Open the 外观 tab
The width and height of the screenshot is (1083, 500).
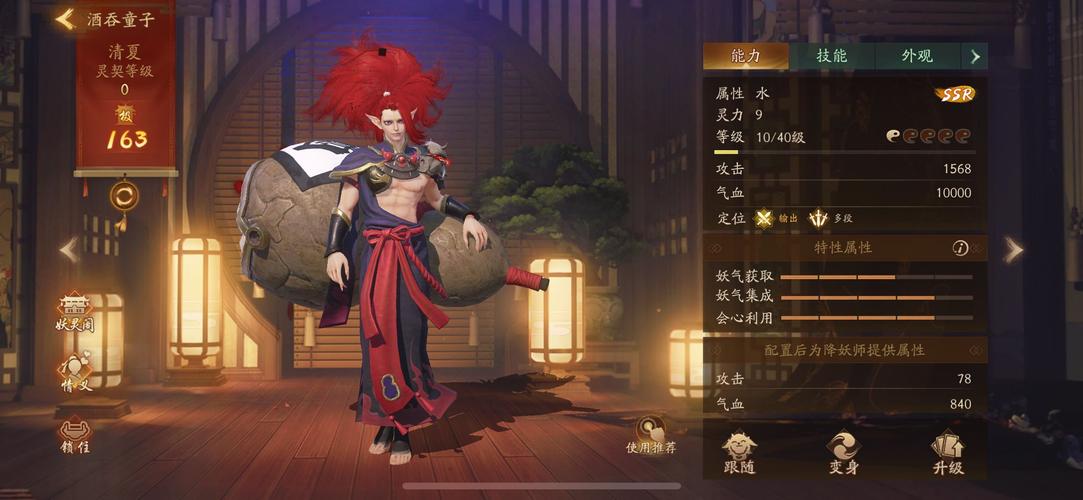[917, 56]
